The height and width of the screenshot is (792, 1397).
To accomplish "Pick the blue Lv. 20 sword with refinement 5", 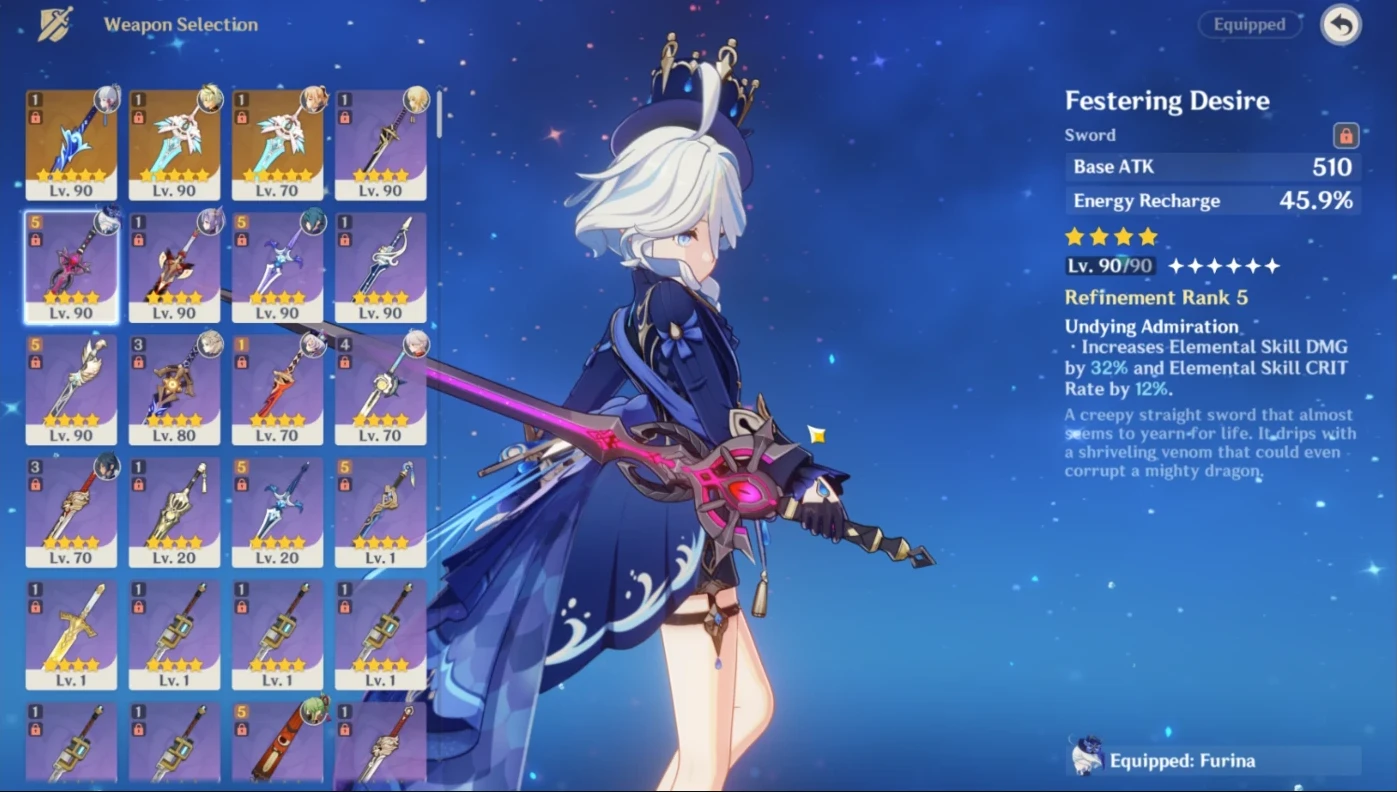I will tap(277, 512).
